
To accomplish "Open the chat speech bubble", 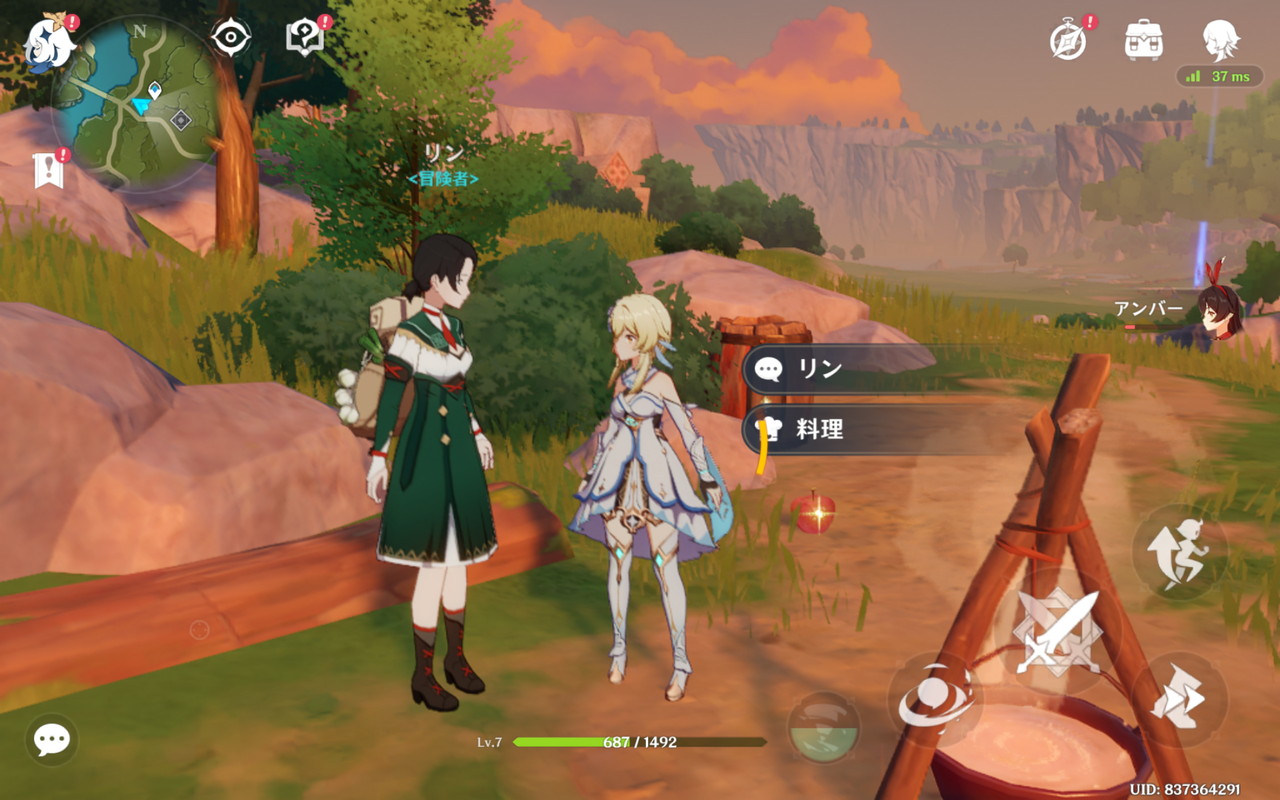I will point(51,740).
